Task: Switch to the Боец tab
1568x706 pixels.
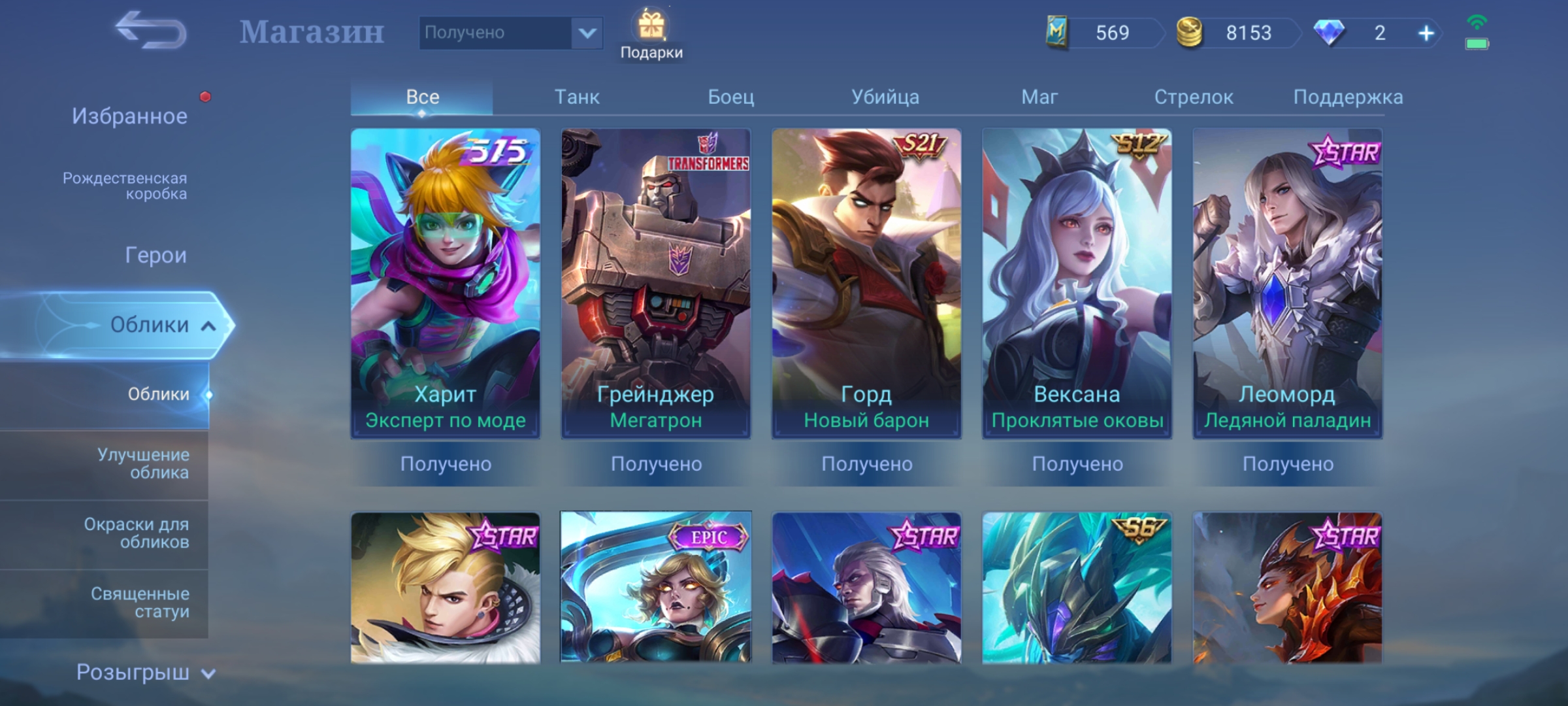Action: tap(731, 97)
